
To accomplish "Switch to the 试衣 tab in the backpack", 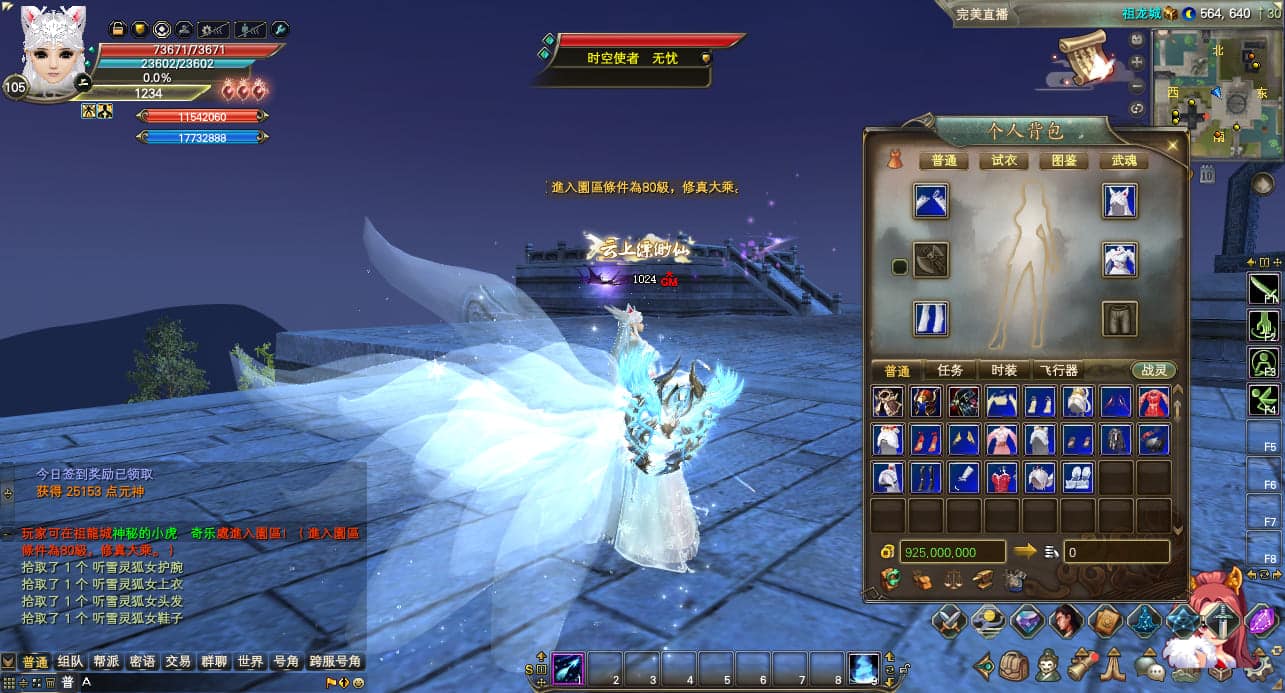I will tap(1003, 160).
